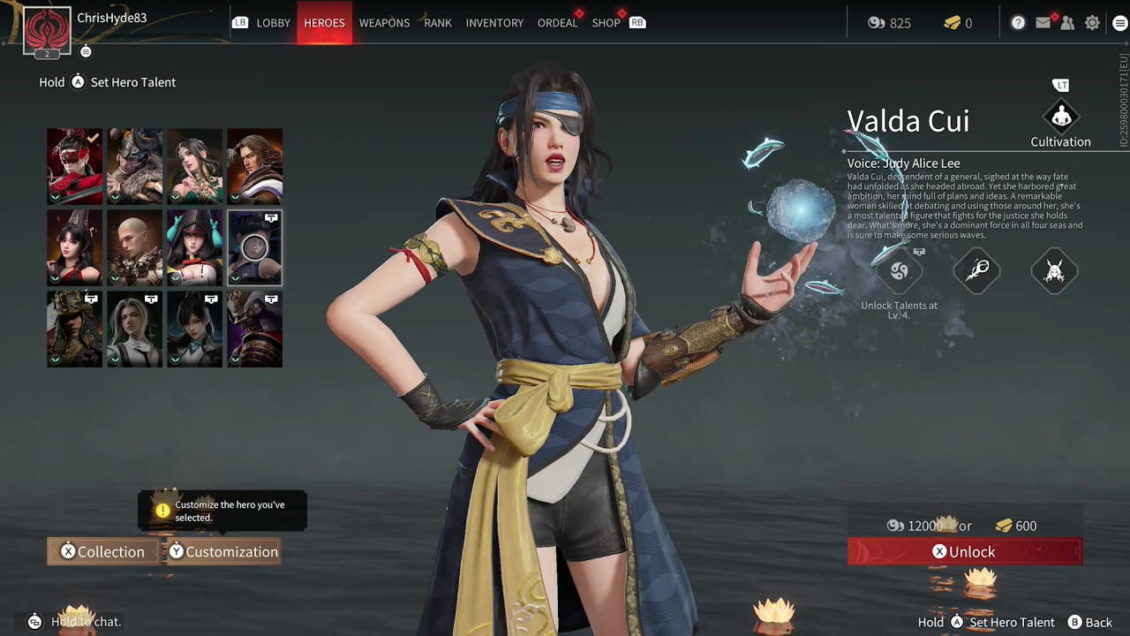Open hero Customization
The height and width of the screenshot is (636, 1130).
[x=222, y=552]
